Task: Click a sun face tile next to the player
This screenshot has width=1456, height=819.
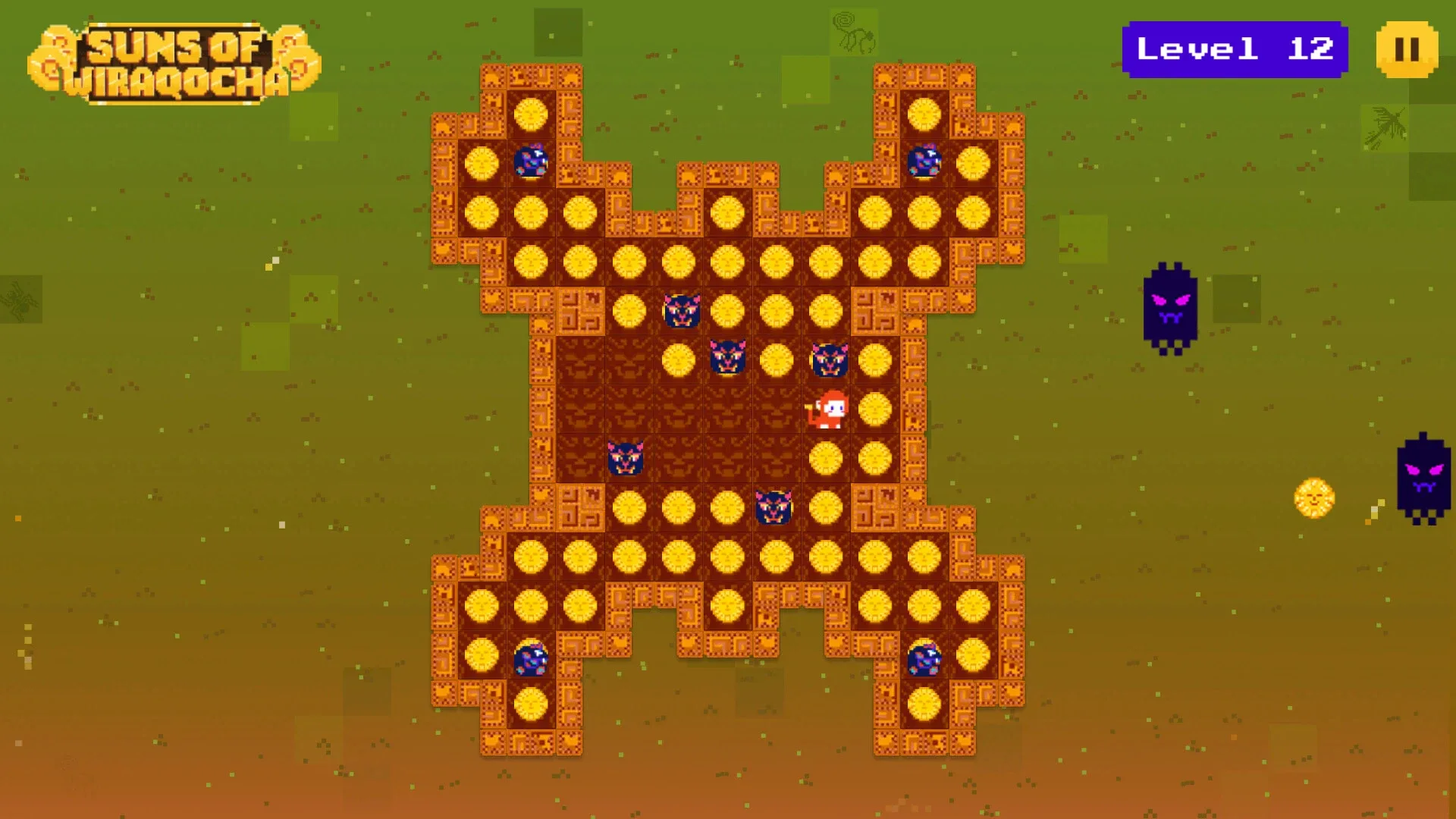Action: pos(877,410)
